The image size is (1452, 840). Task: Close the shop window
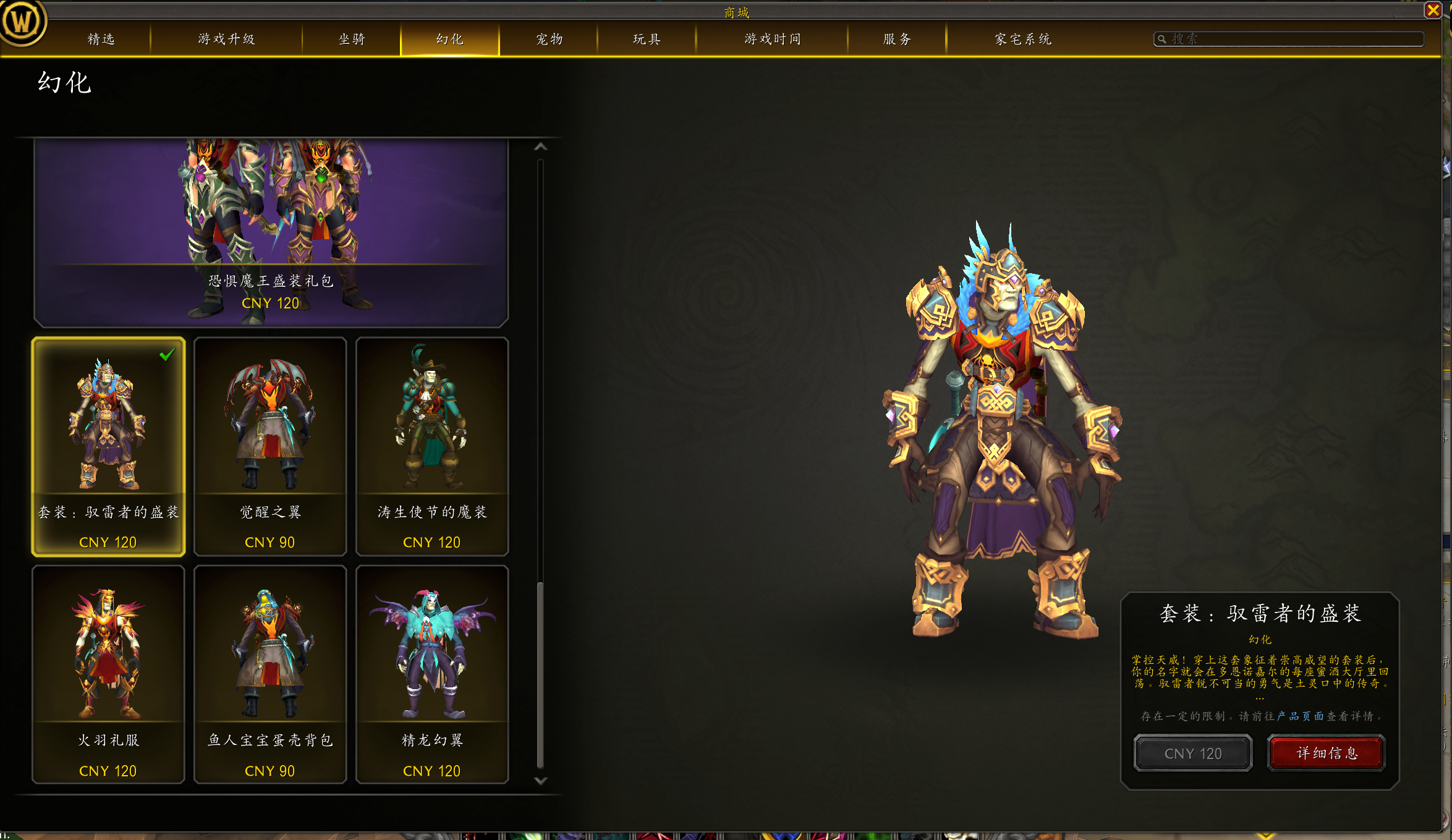[1433, 10]
